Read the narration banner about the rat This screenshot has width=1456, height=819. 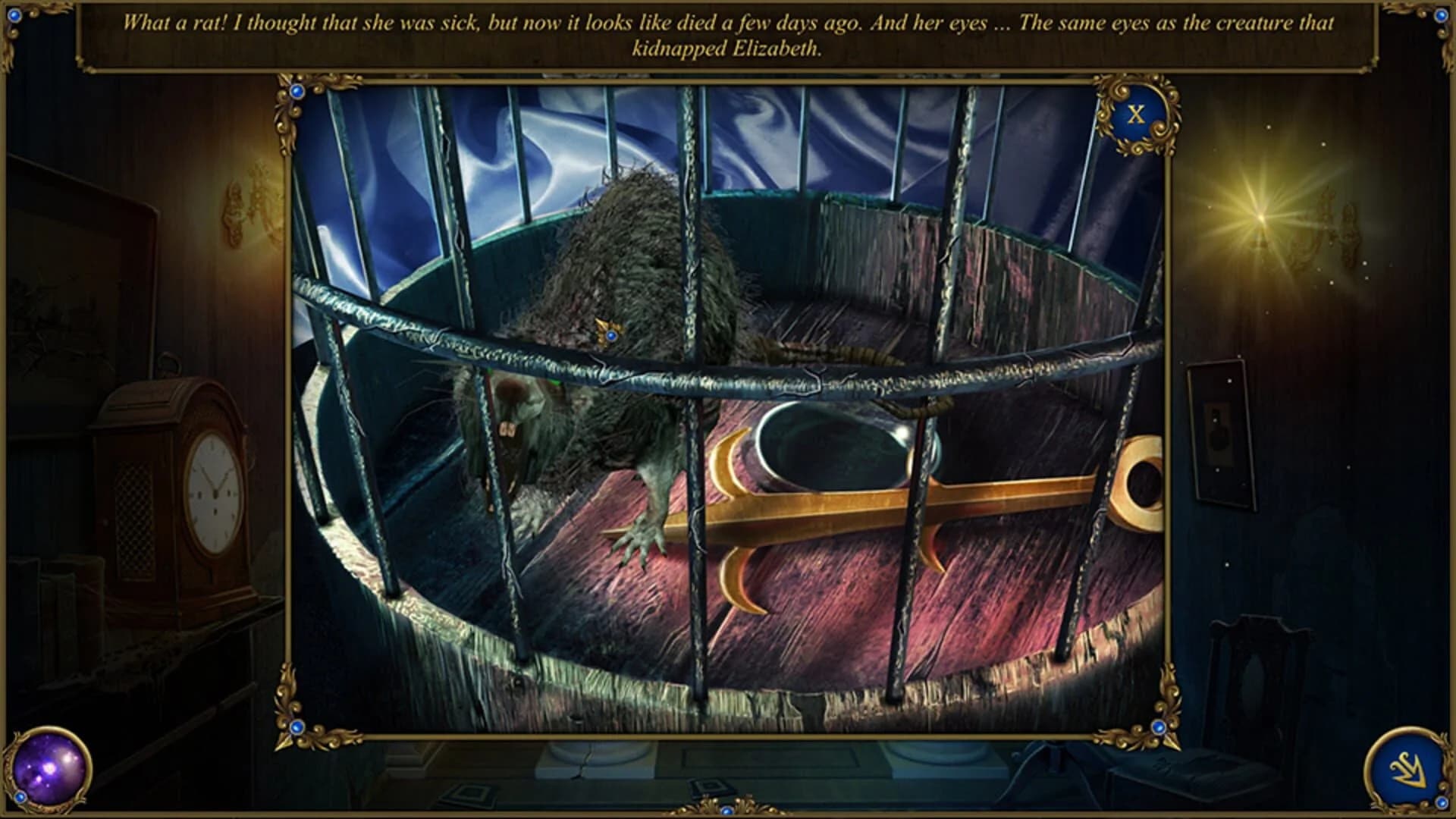click(728, 34)
